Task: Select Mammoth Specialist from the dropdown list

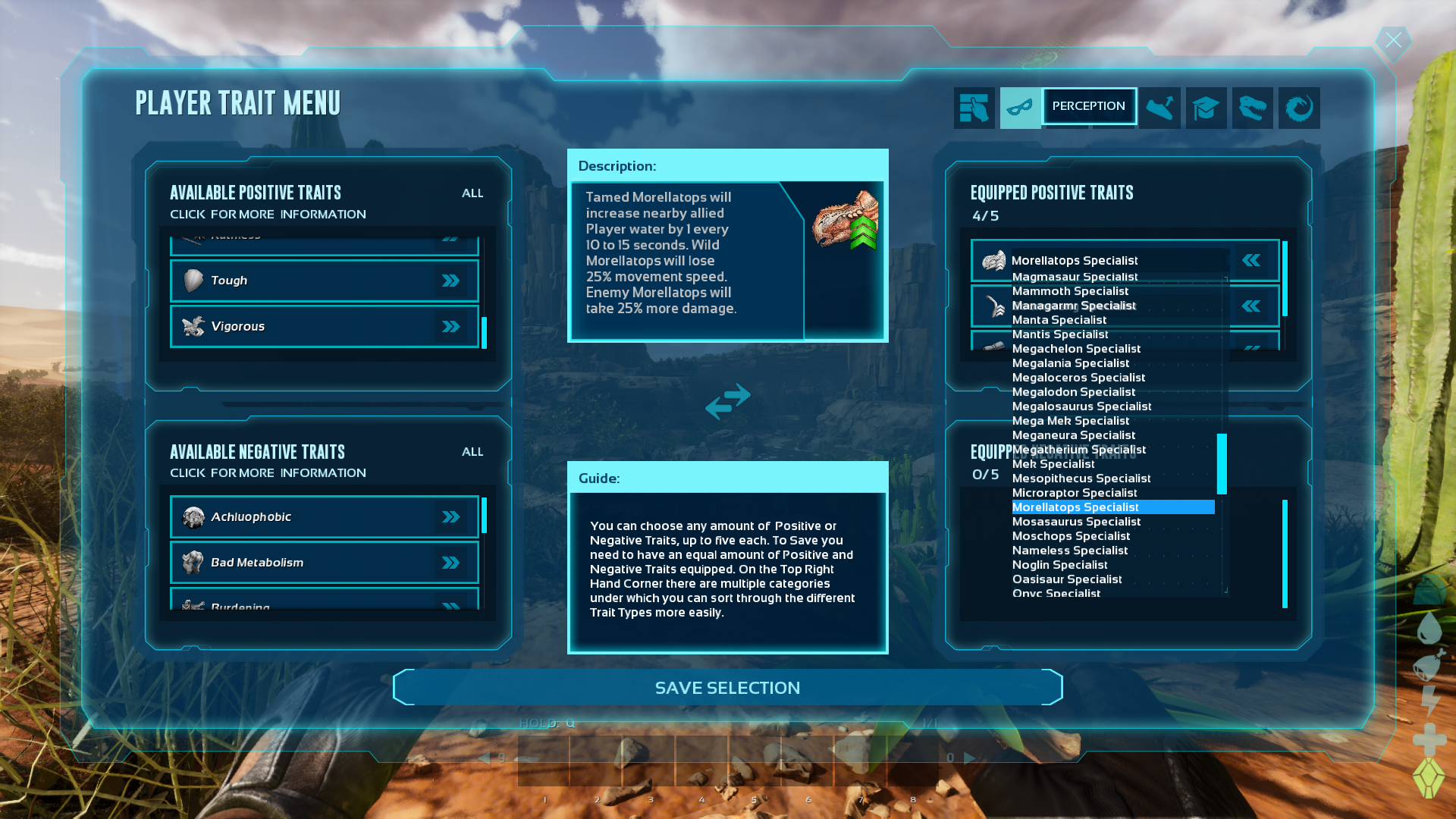Action: pyautogui.click(x=1070, y=290)
